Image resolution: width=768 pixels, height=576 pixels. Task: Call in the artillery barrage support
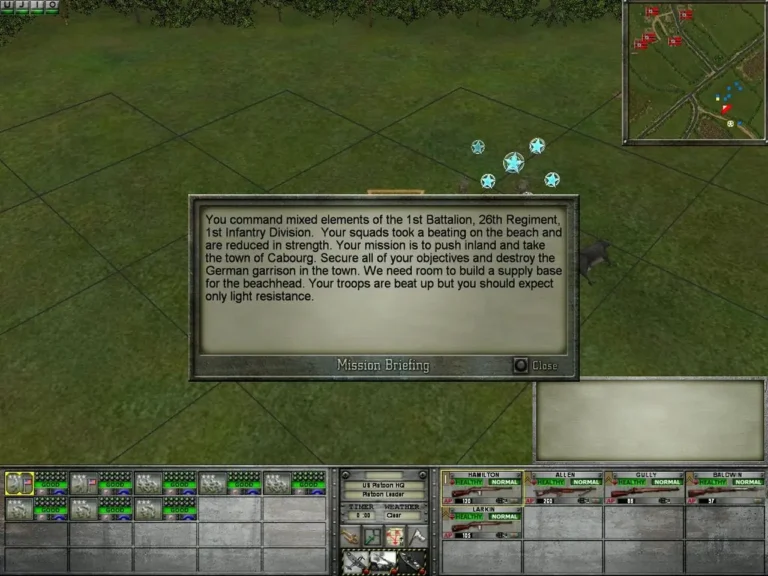(383, 562)
